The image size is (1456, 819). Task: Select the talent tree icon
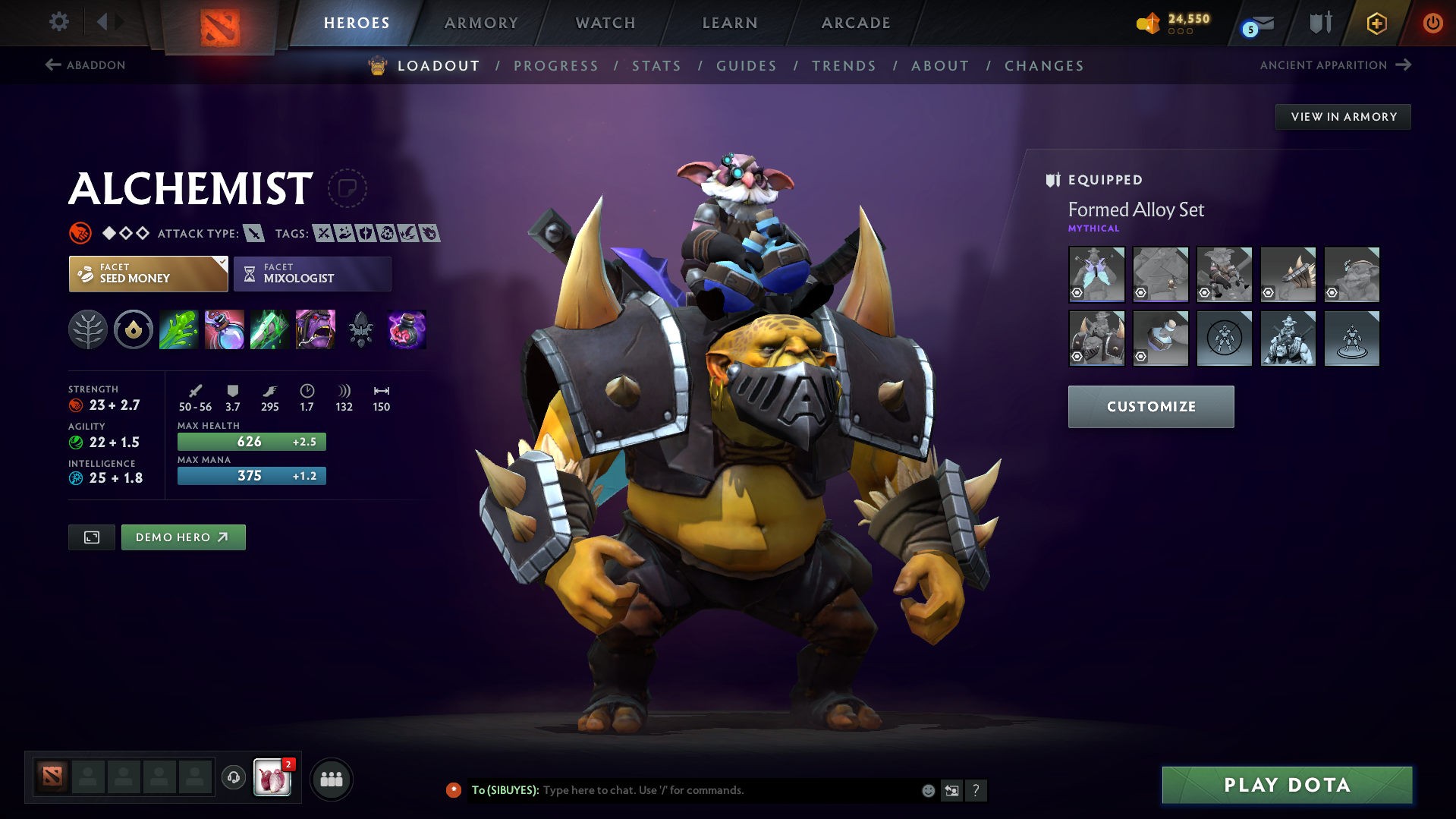point(87,329)
